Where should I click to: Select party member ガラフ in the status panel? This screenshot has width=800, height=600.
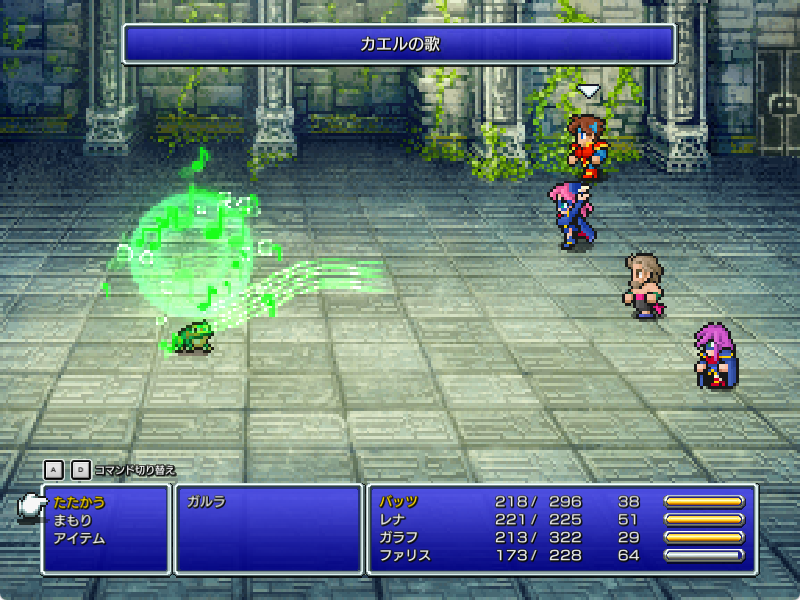click(399, 538)
